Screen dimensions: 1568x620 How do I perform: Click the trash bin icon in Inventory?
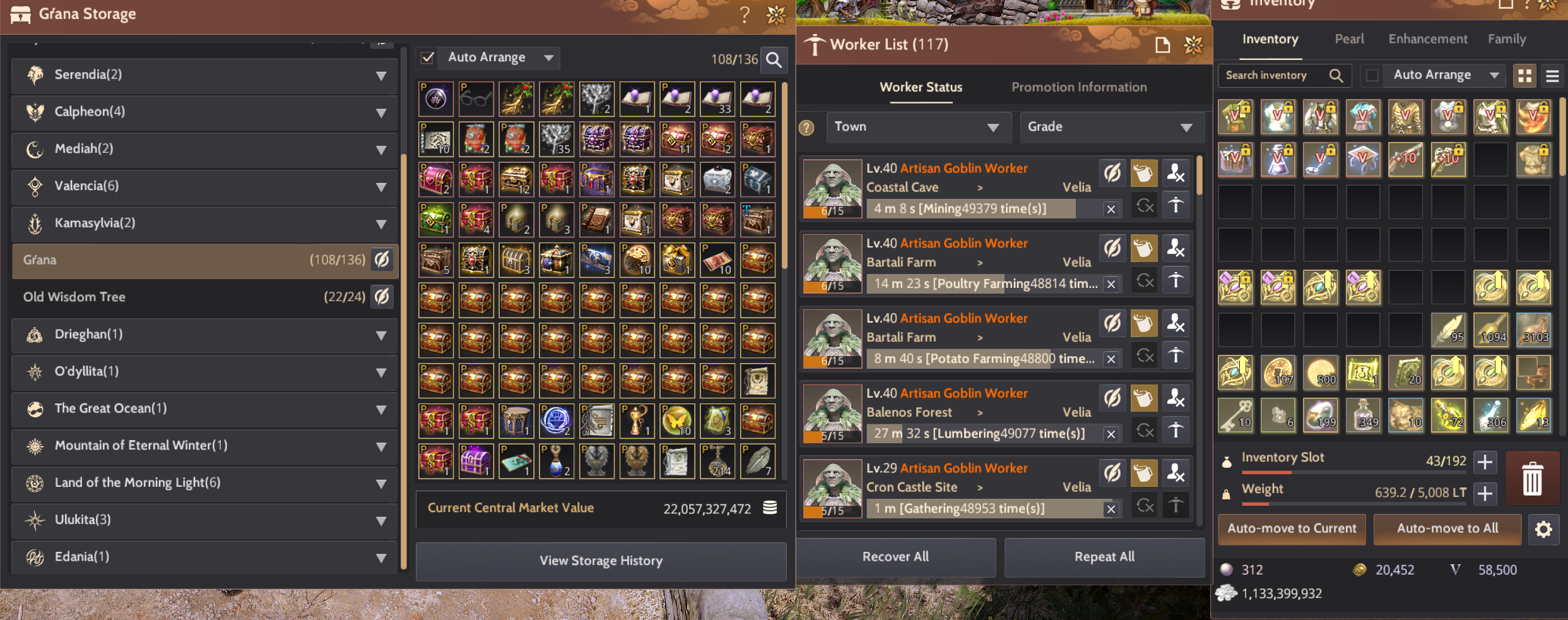pyautogui.click(x=1533, y=479)
